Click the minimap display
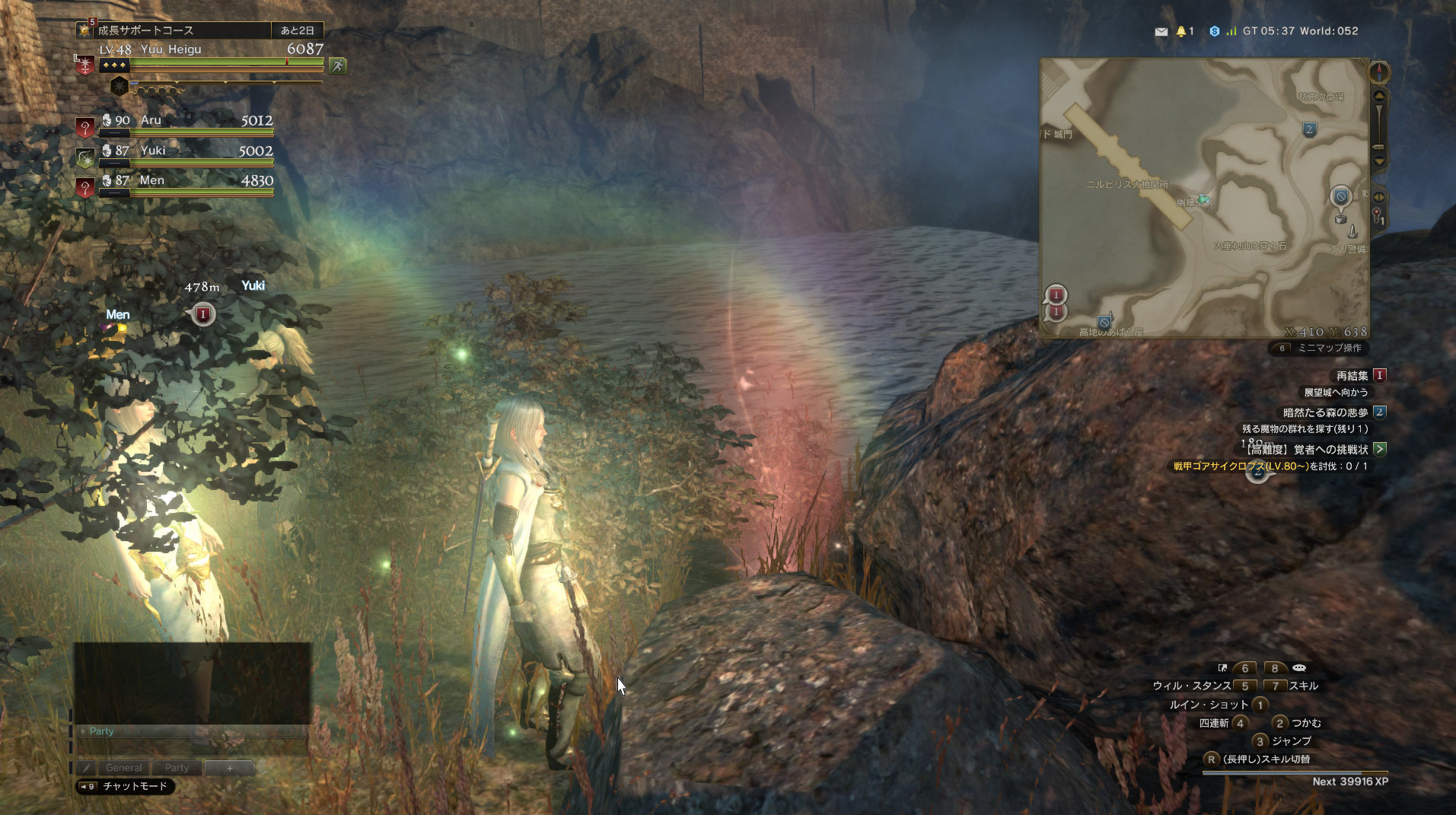 [1203, 198]
